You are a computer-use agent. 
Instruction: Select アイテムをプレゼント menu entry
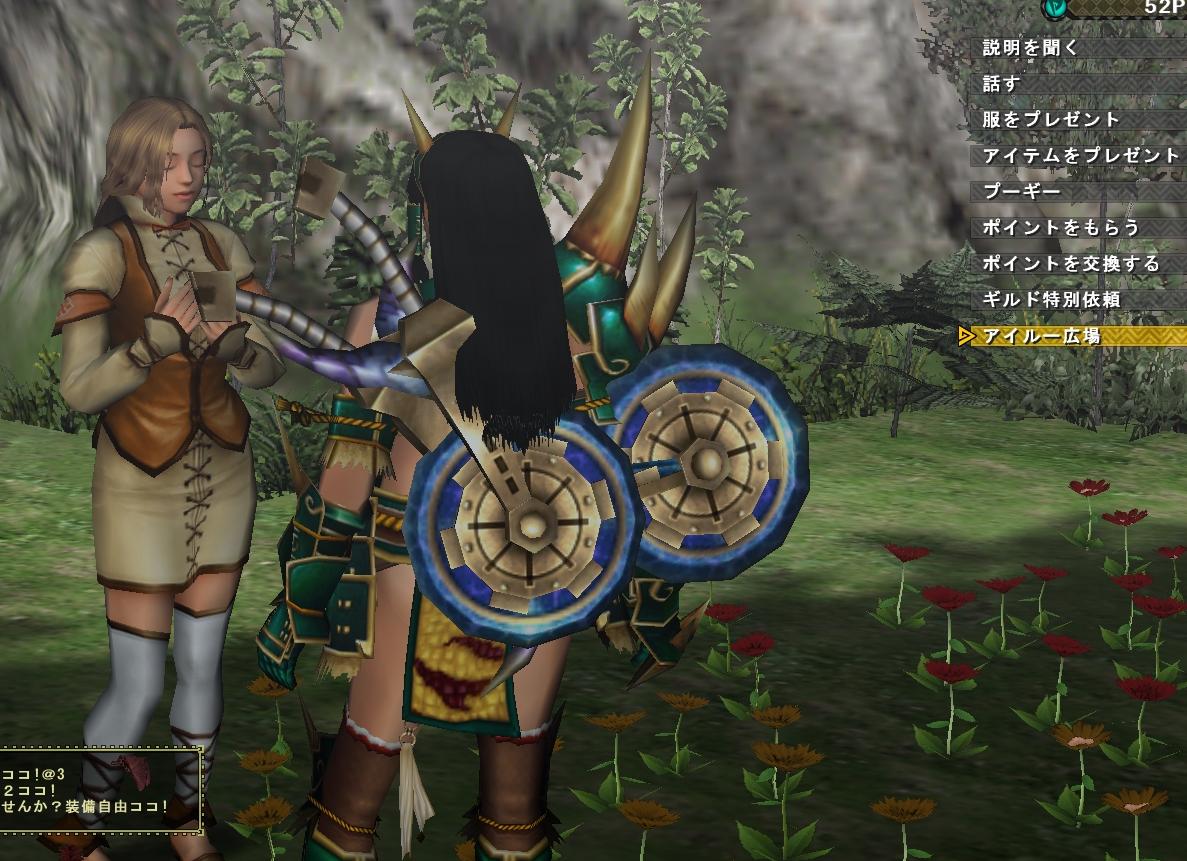click(x=1081, y=155)
